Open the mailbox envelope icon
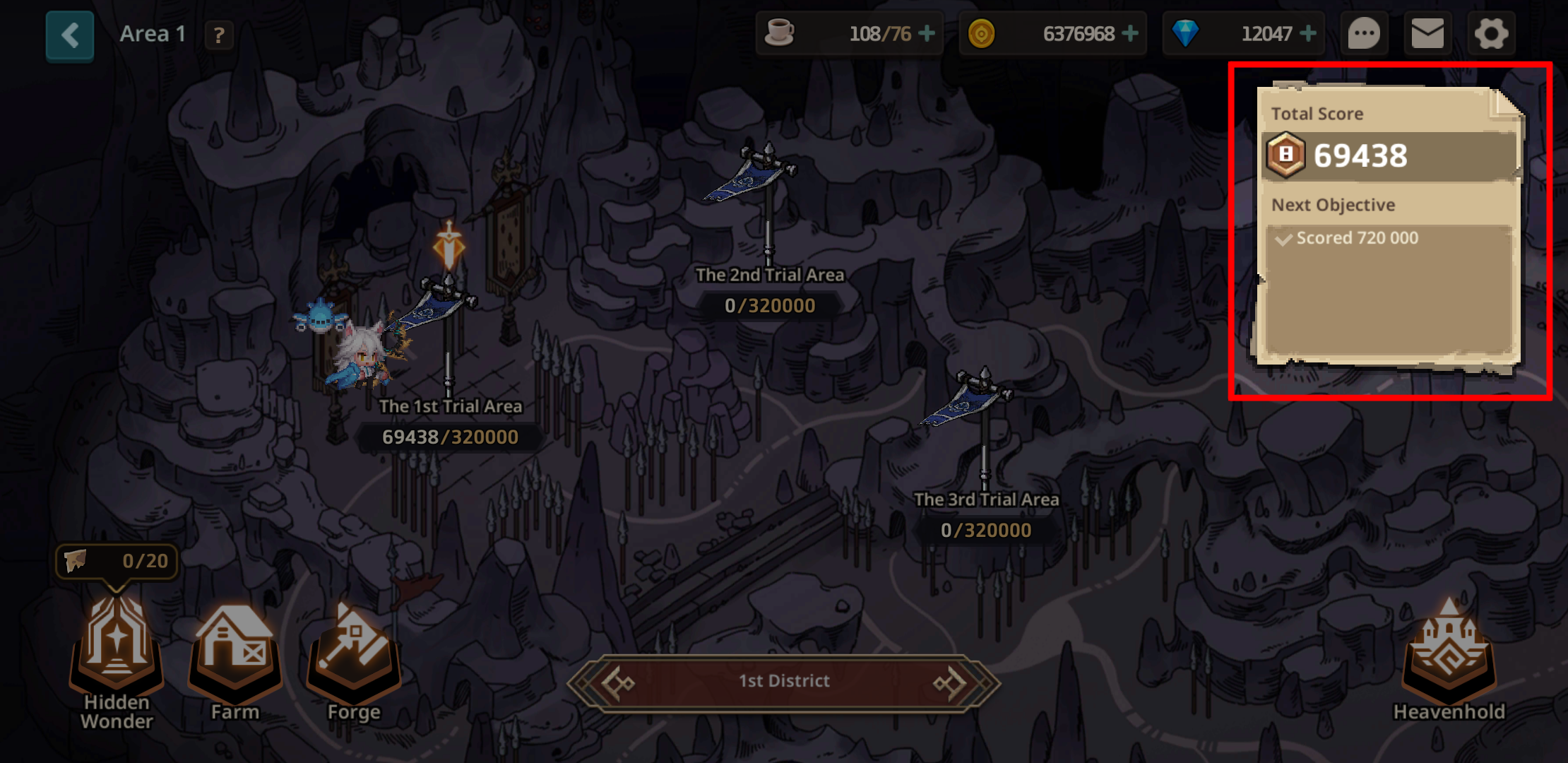Image resolution: width=1568 pixels, height=763 pixels. coord(1427,33)
